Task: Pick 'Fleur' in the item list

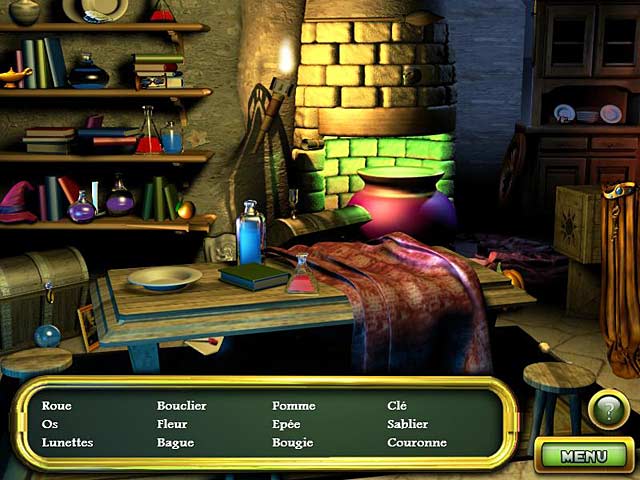Action: (173, 424)
